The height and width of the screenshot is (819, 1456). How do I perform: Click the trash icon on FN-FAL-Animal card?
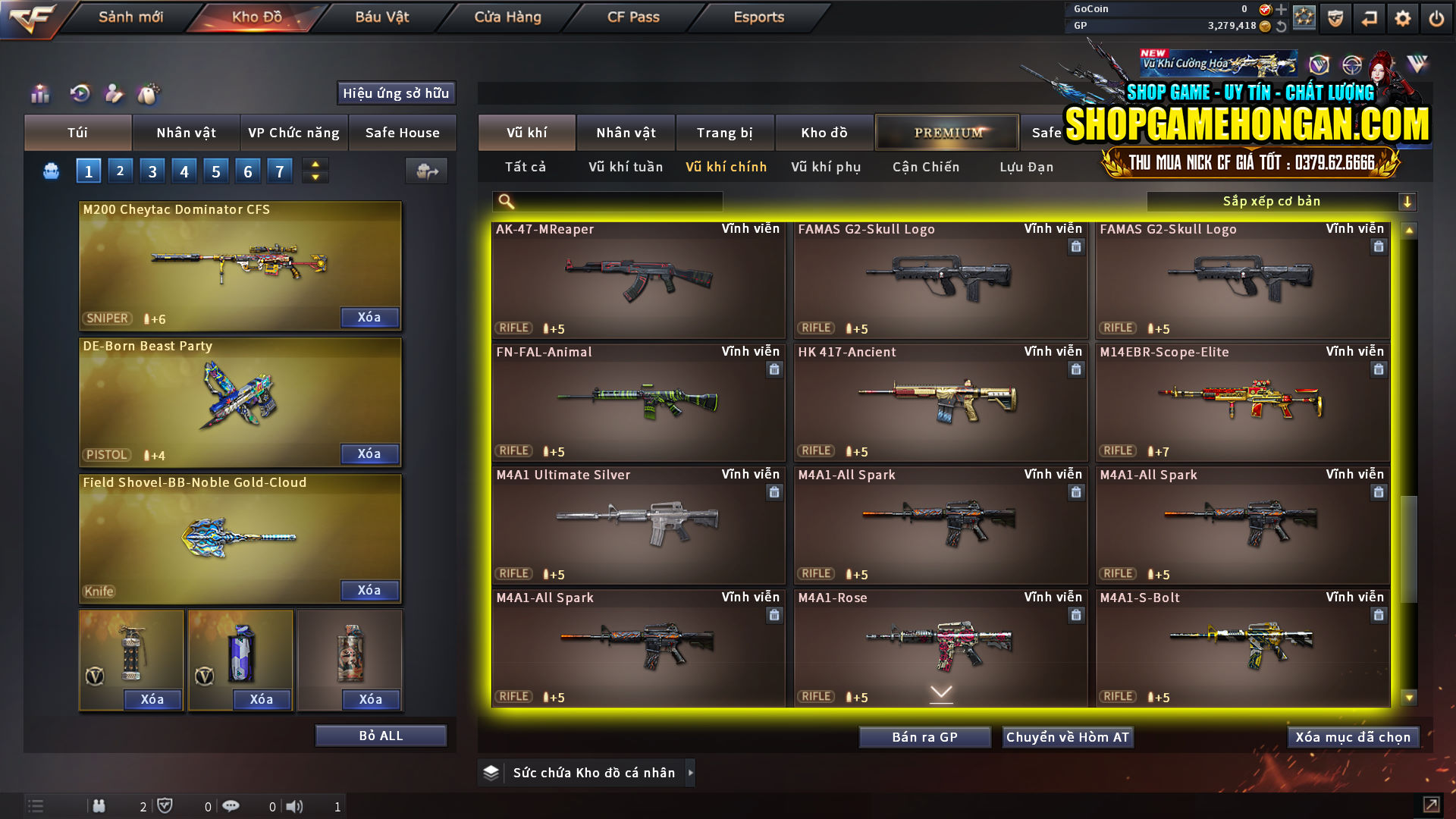tap(774, 369)
